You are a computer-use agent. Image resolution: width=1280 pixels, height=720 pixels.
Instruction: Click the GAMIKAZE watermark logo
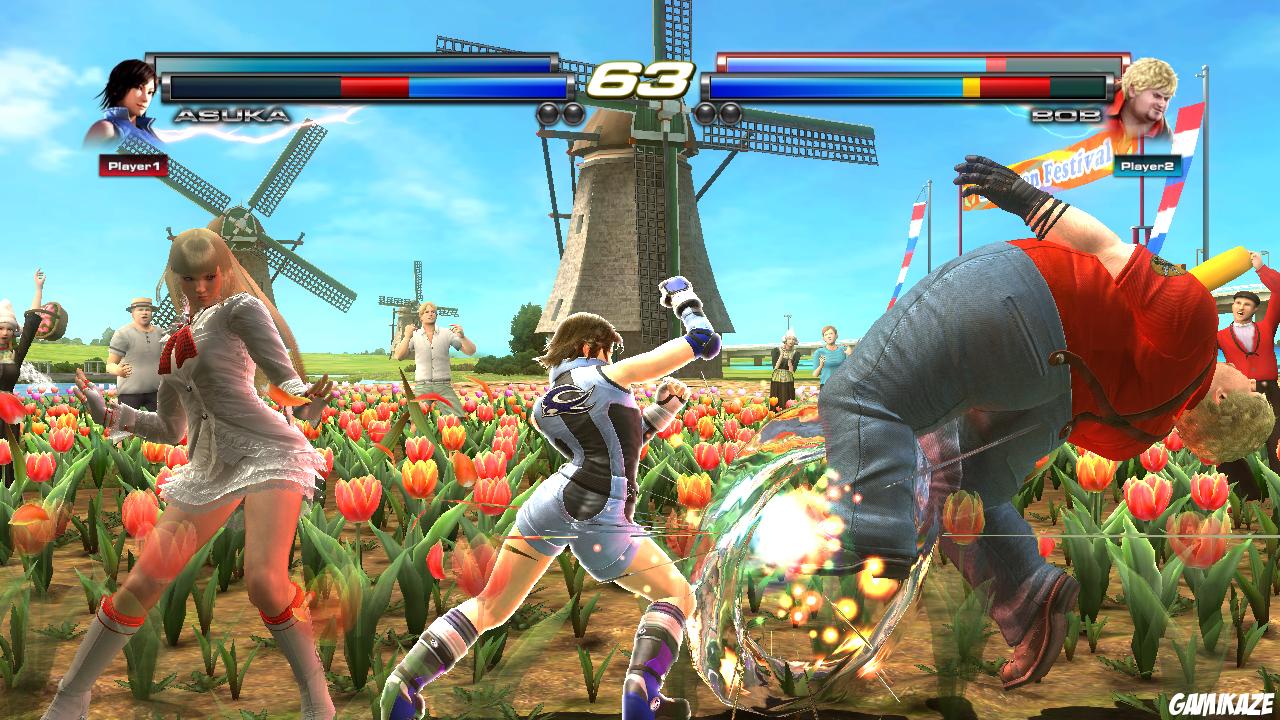click(1222, 703)
